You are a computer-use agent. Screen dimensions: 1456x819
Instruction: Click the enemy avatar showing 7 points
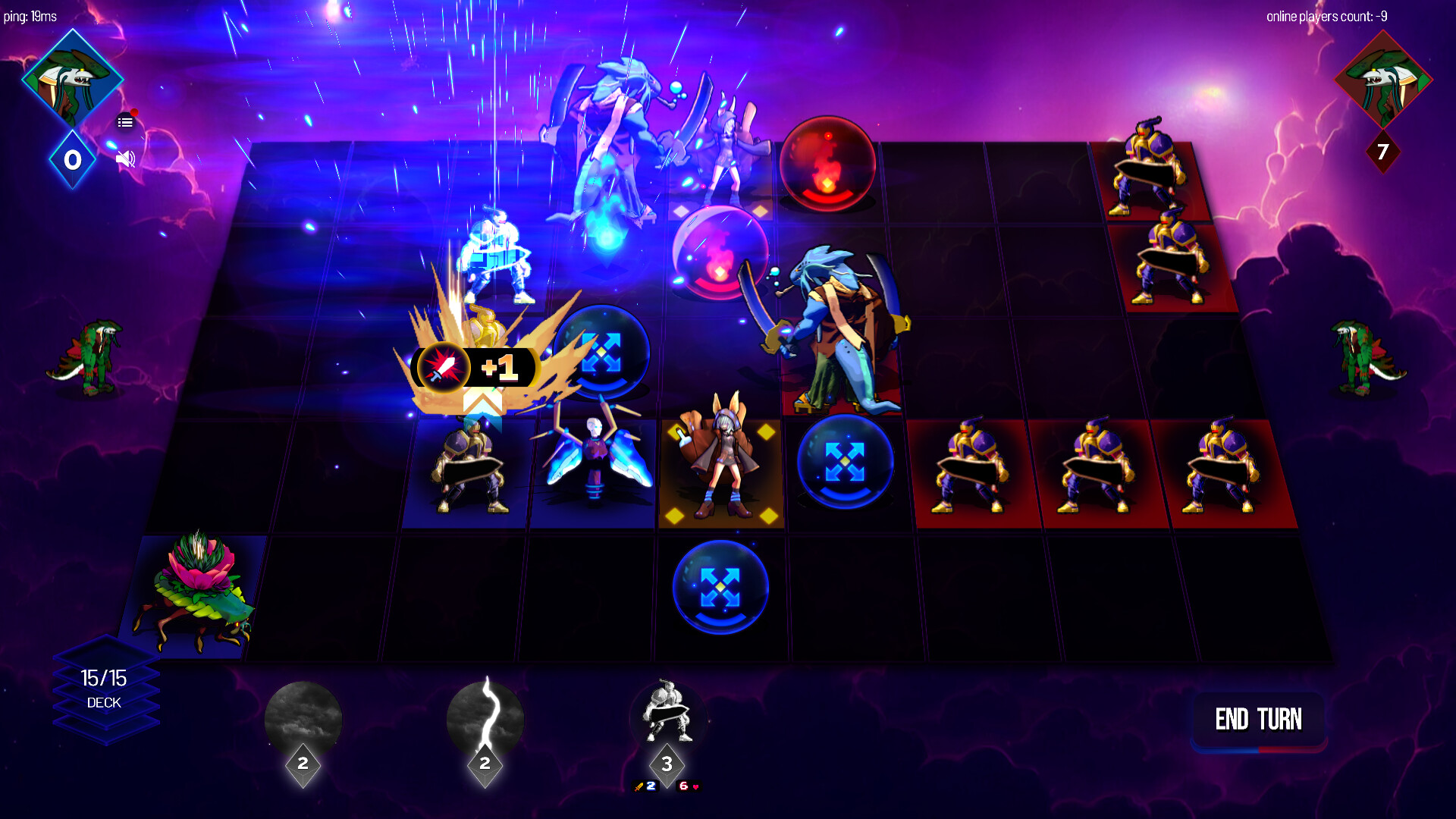tap(1383, 81)
